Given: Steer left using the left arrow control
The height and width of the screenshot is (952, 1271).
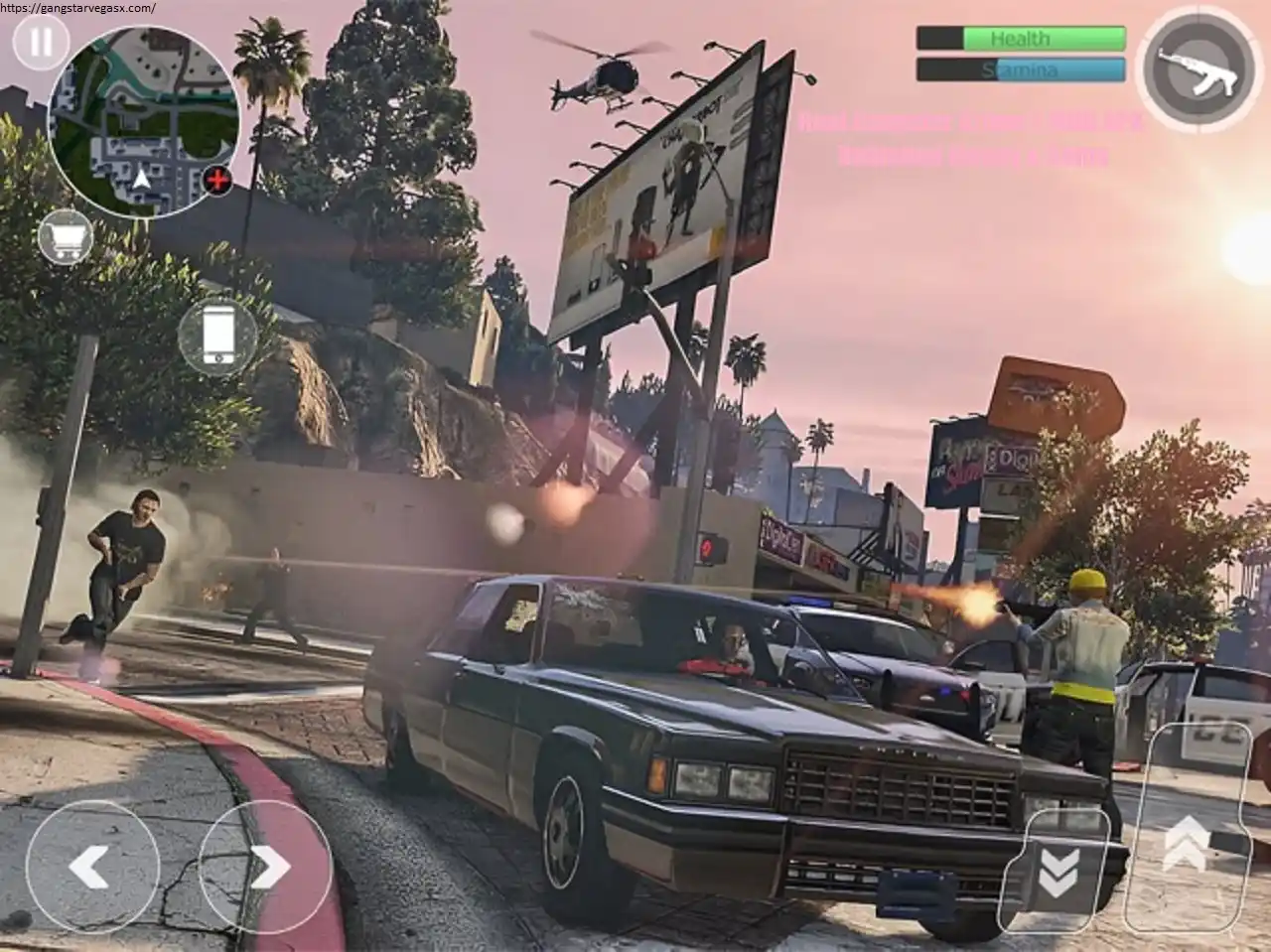Looking at the screenshot, I should click(x=94, y=867).
